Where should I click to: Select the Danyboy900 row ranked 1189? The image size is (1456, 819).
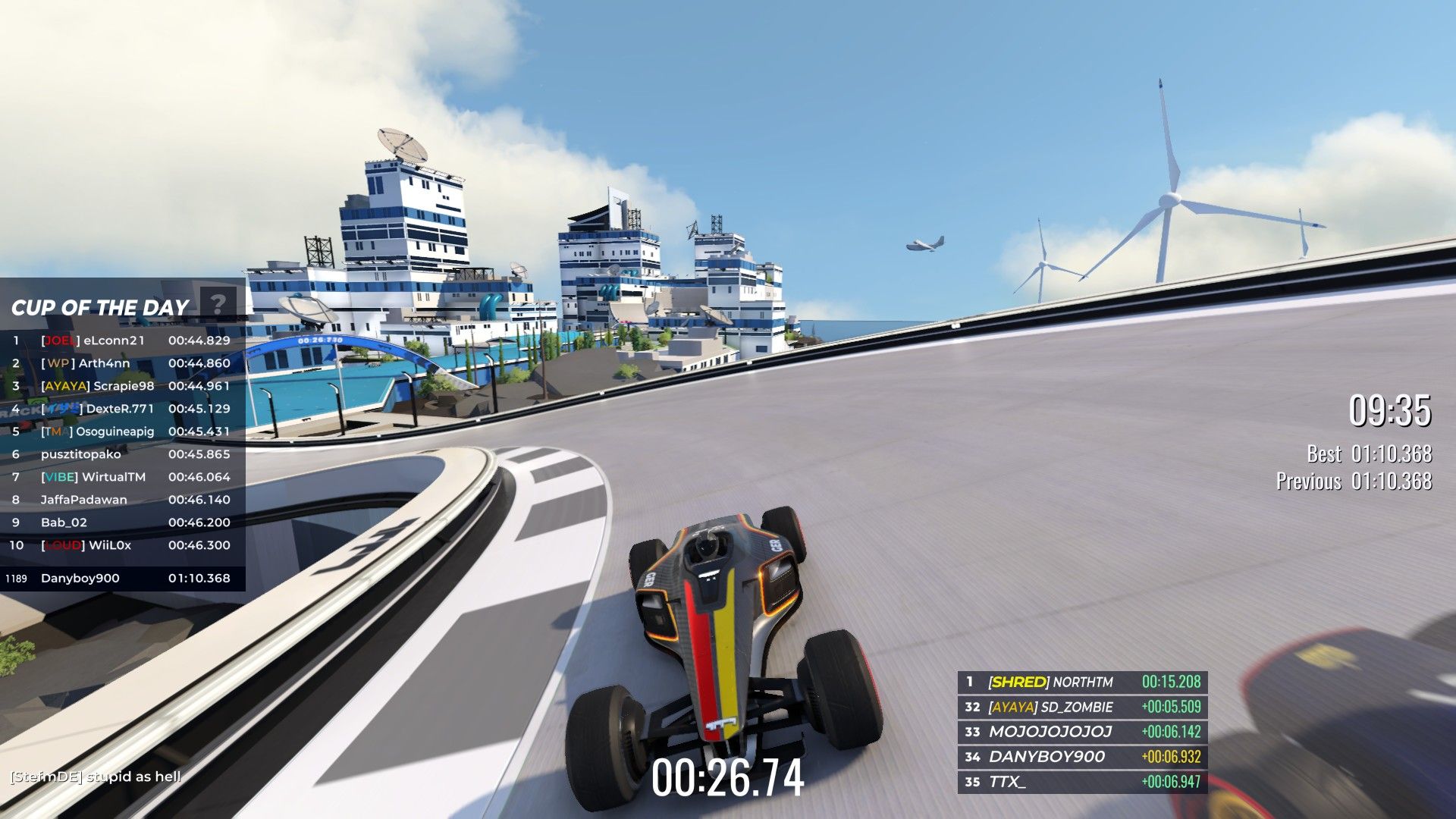click(x=121, y=578)
